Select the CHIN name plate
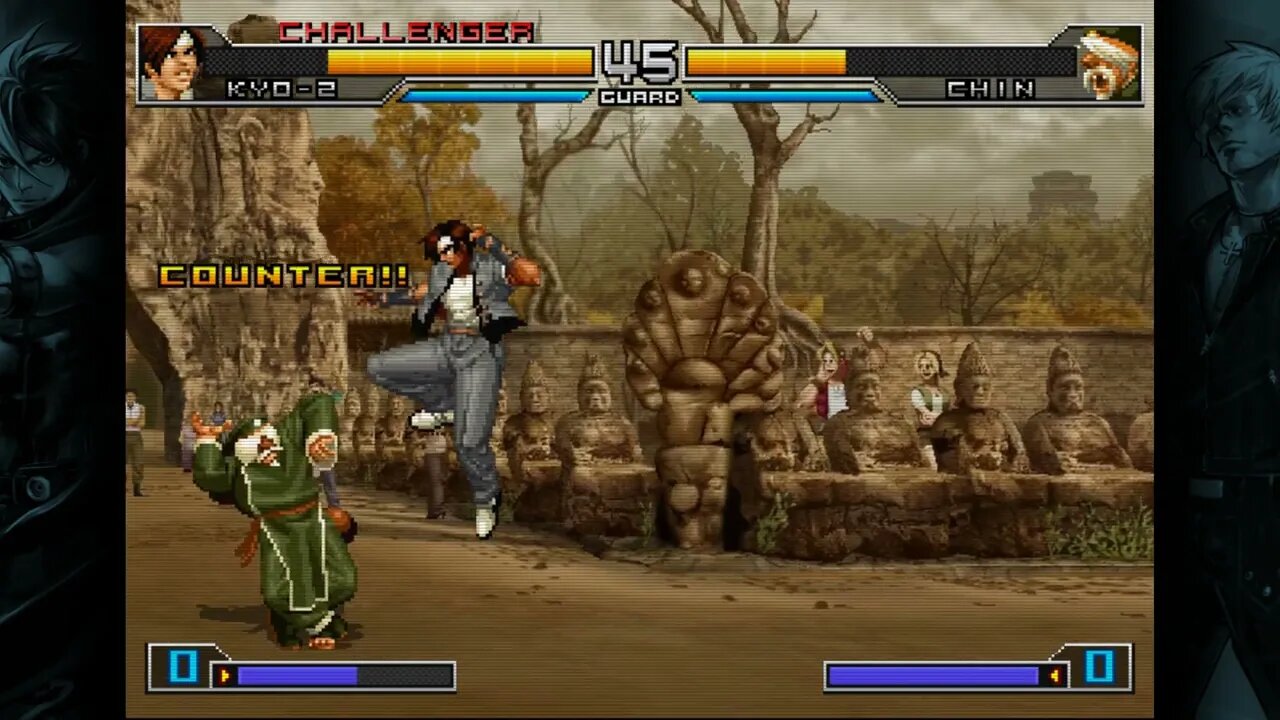This screenshot has width=1280, height=720. [x=988, y=88]
